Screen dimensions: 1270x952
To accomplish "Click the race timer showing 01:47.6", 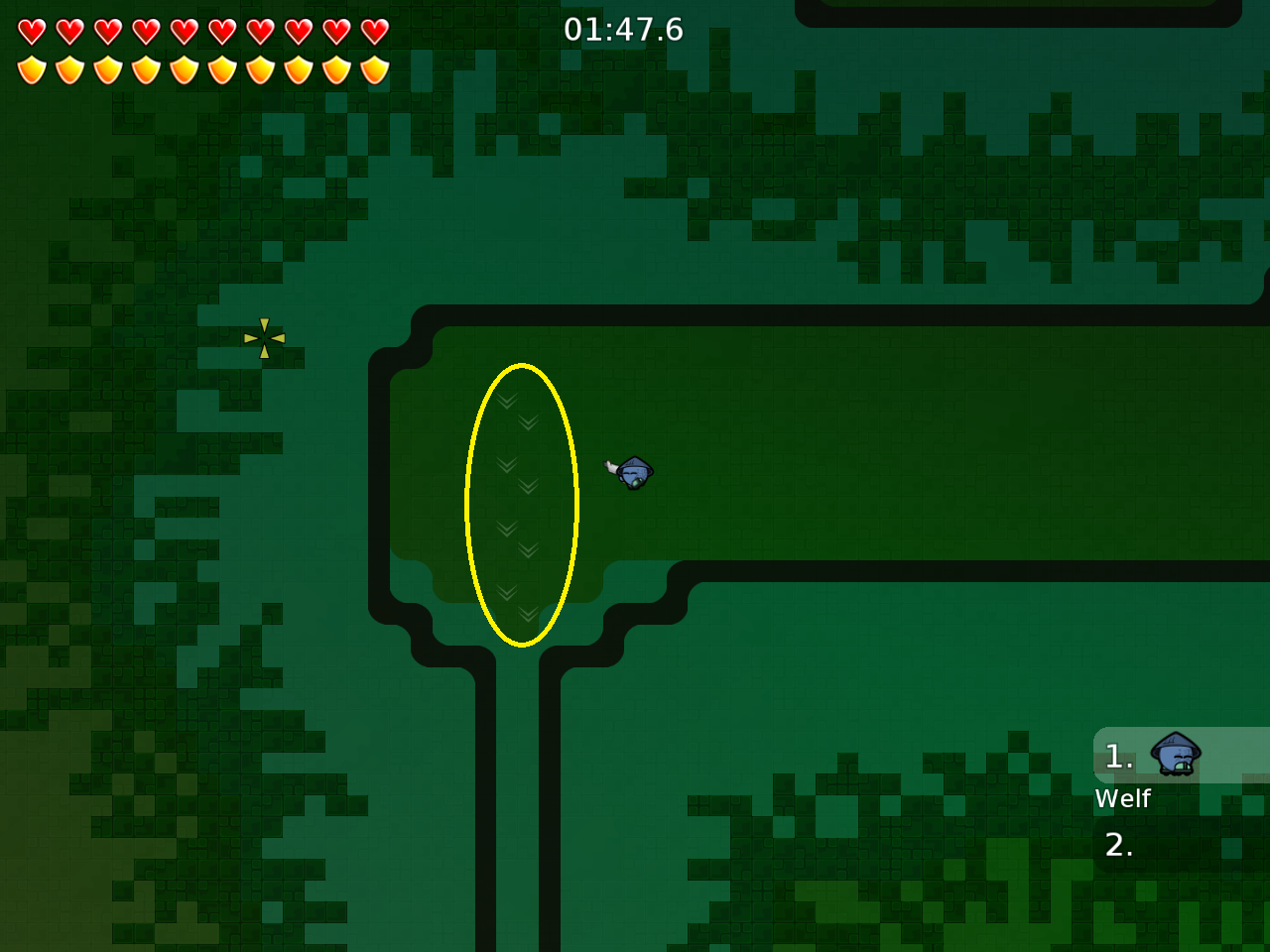I will point(623,30).
